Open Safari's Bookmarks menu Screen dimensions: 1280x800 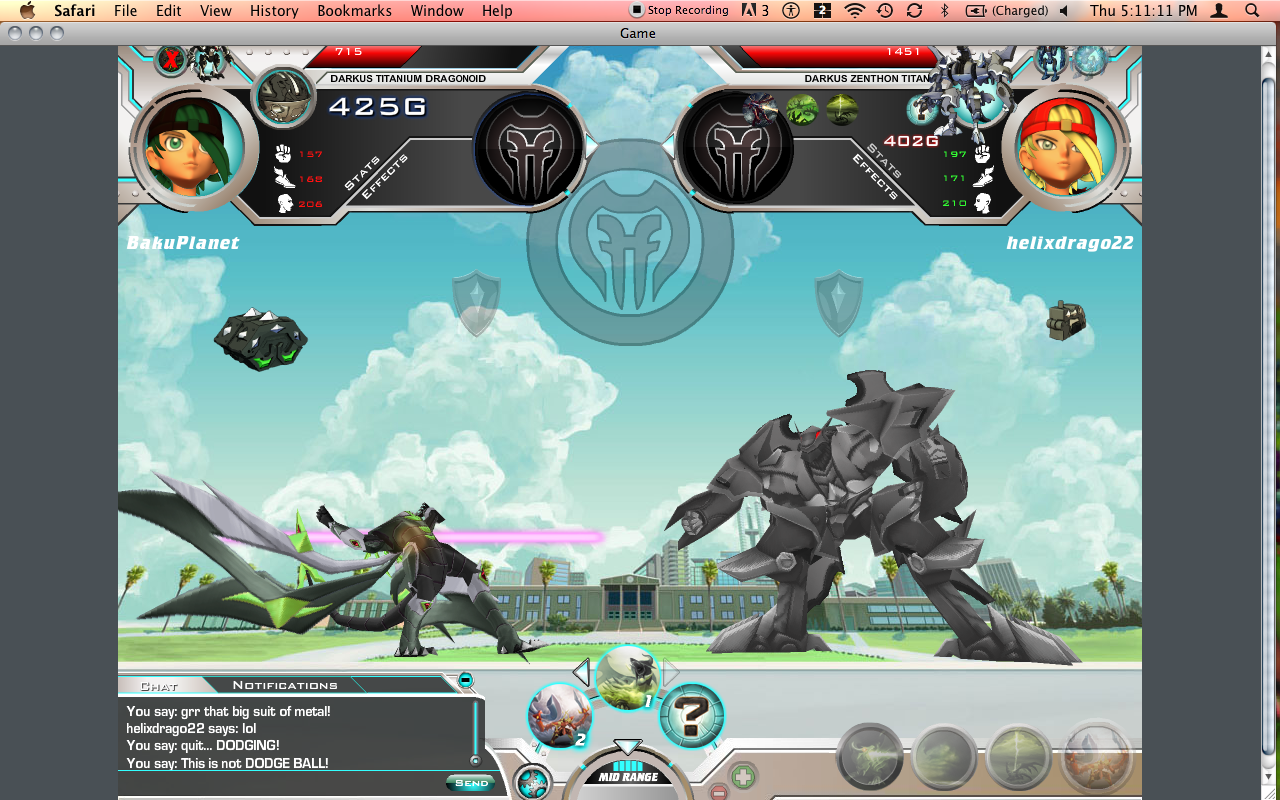pyautogui.click(x=349, y=11)
